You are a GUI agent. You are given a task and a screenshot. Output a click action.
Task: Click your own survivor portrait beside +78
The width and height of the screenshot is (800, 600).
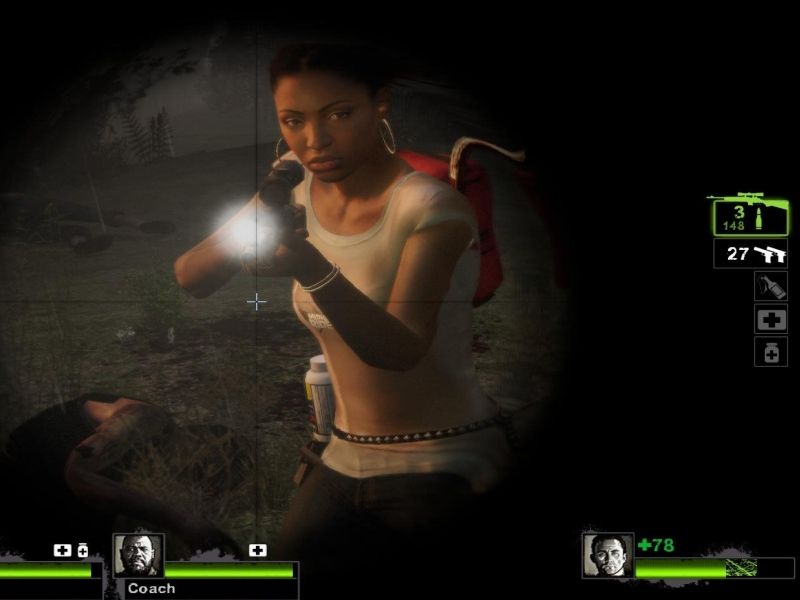[608, 556]
